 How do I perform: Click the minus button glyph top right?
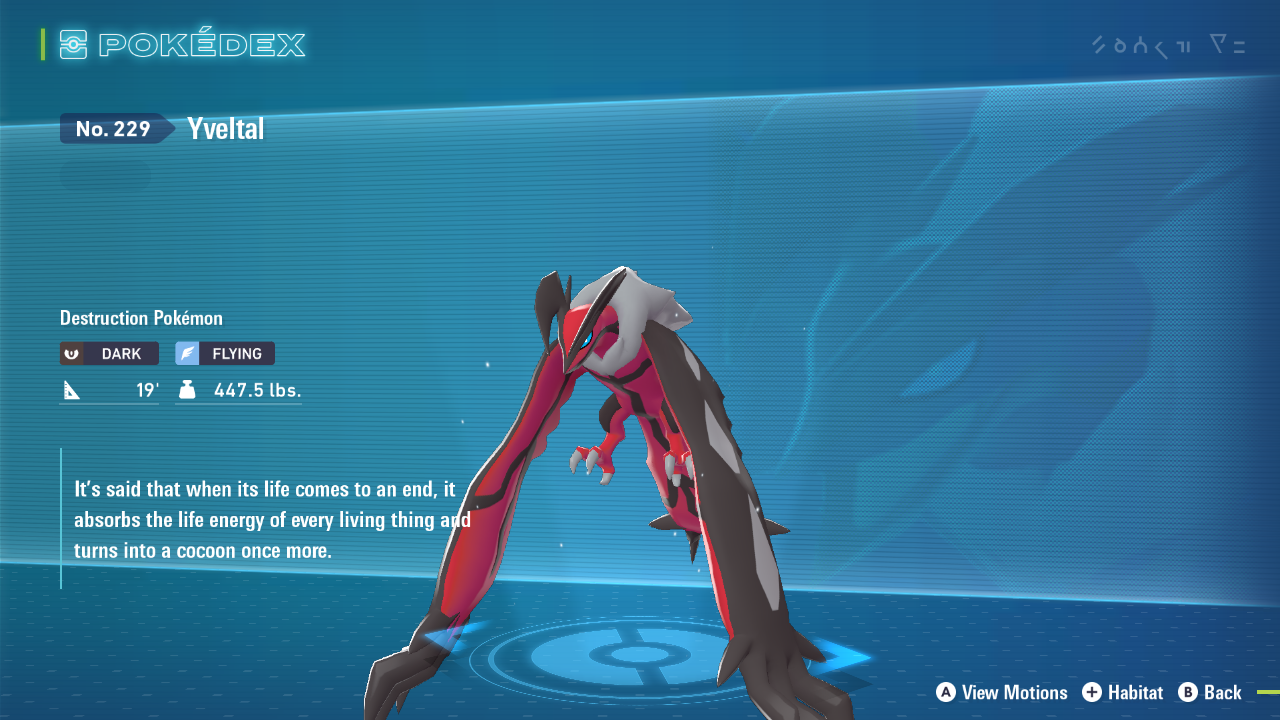1240,46
